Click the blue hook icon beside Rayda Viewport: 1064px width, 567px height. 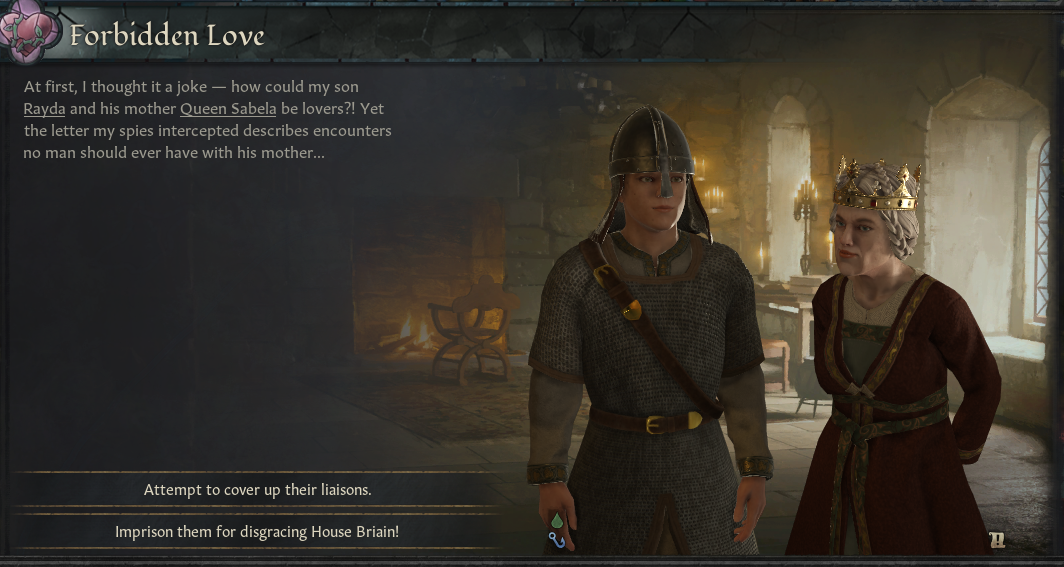(557, 541)
